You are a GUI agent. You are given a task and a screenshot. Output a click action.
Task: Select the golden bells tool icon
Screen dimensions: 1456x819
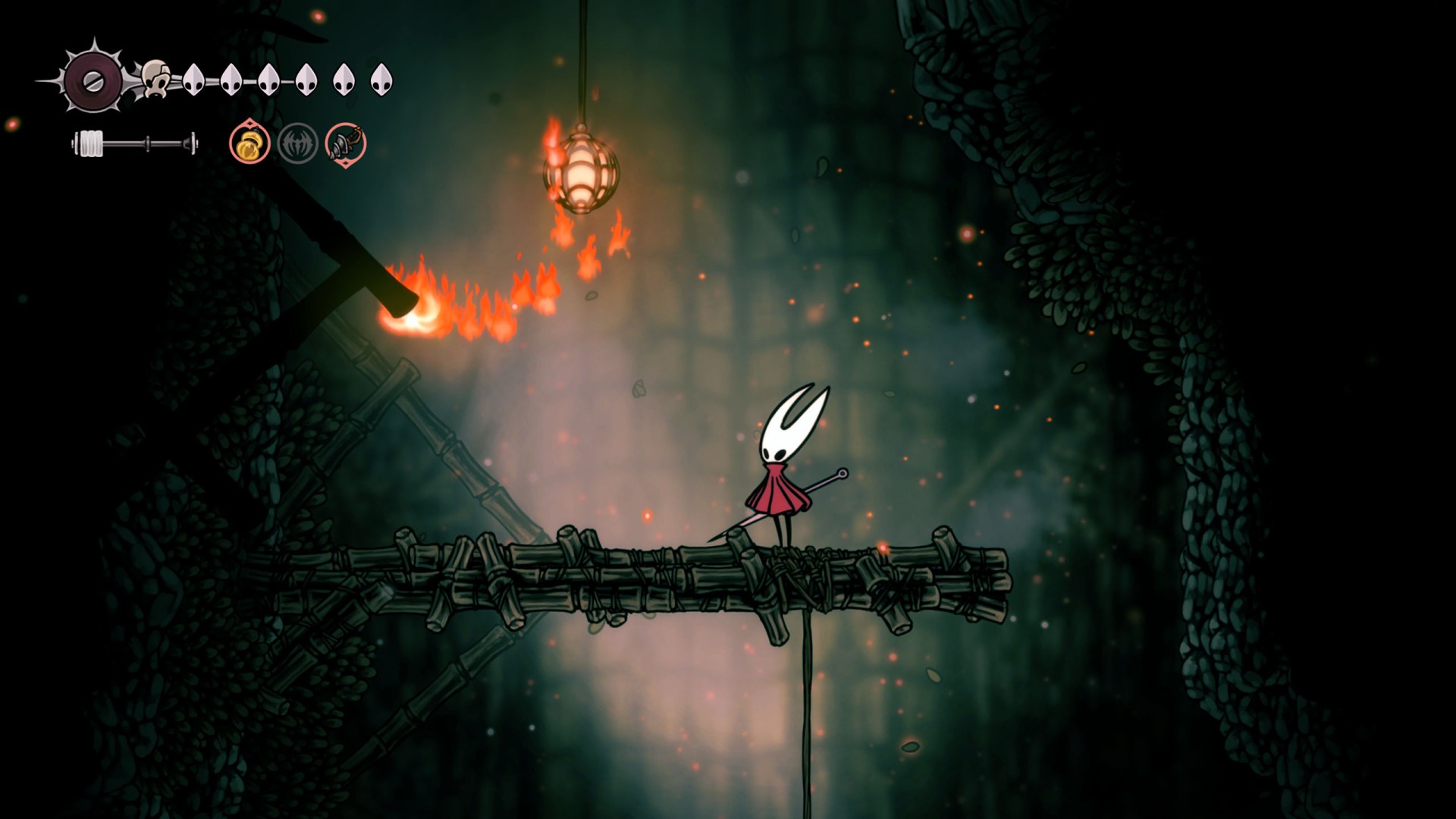249,143
